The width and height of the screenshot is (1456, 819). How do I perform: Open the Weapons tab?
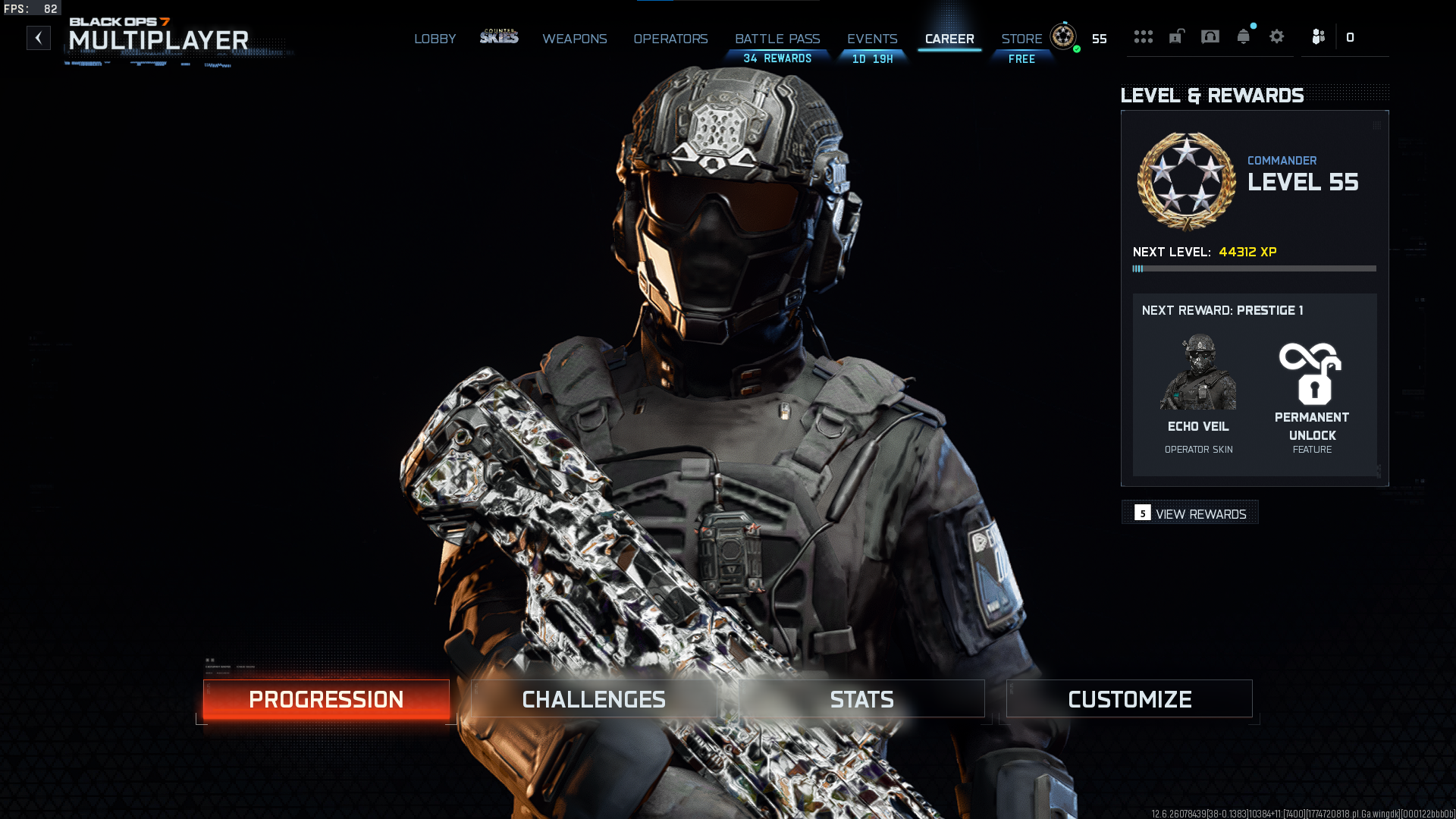click(x=574, y=39)
